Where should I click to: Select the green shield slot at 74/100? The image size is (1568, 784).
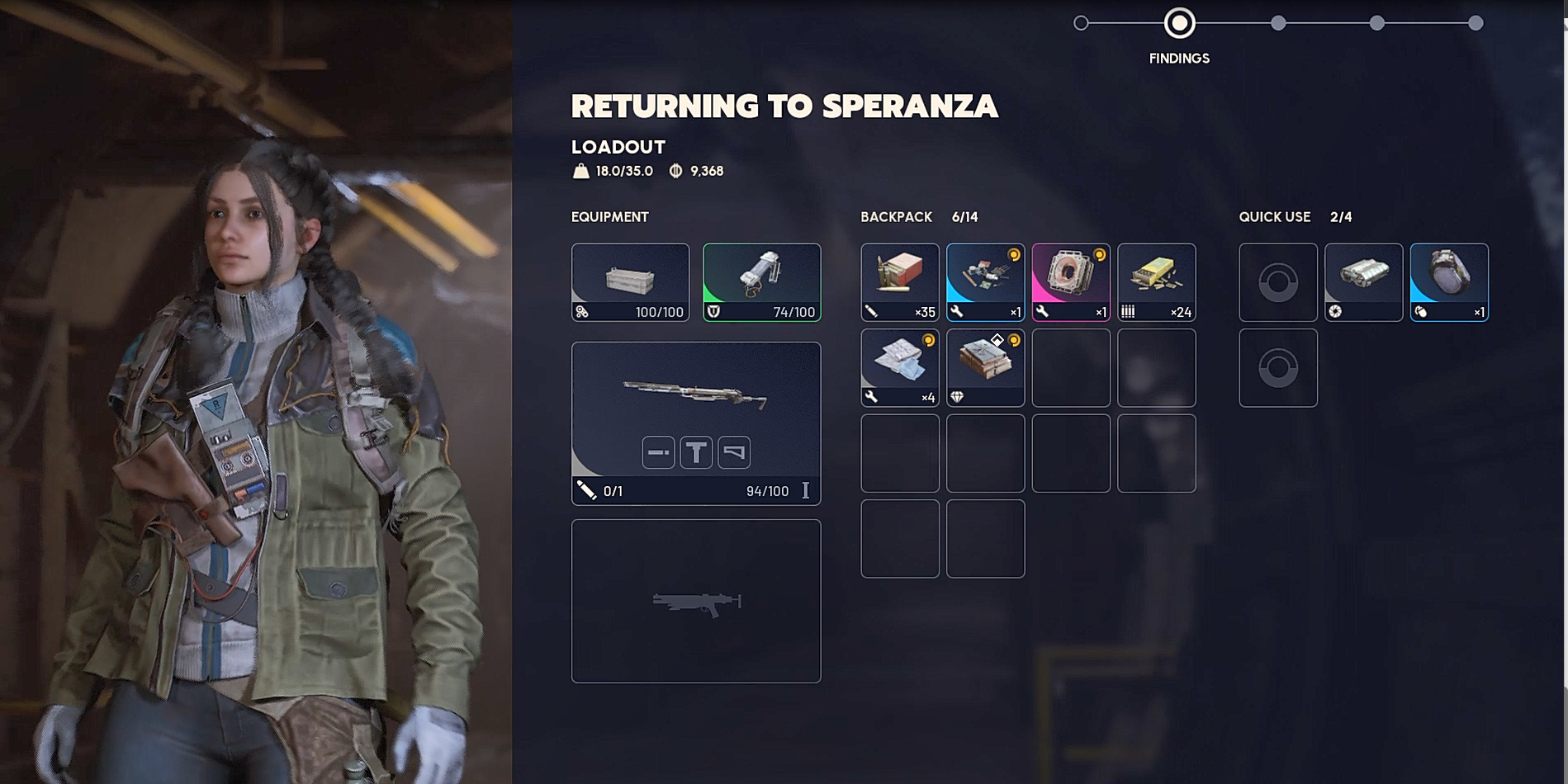pos(761,281)
